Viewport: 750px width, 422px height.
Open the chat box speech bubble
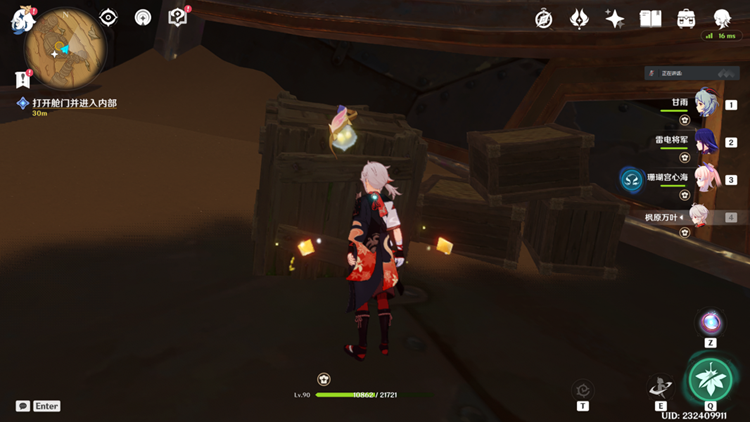22,406
